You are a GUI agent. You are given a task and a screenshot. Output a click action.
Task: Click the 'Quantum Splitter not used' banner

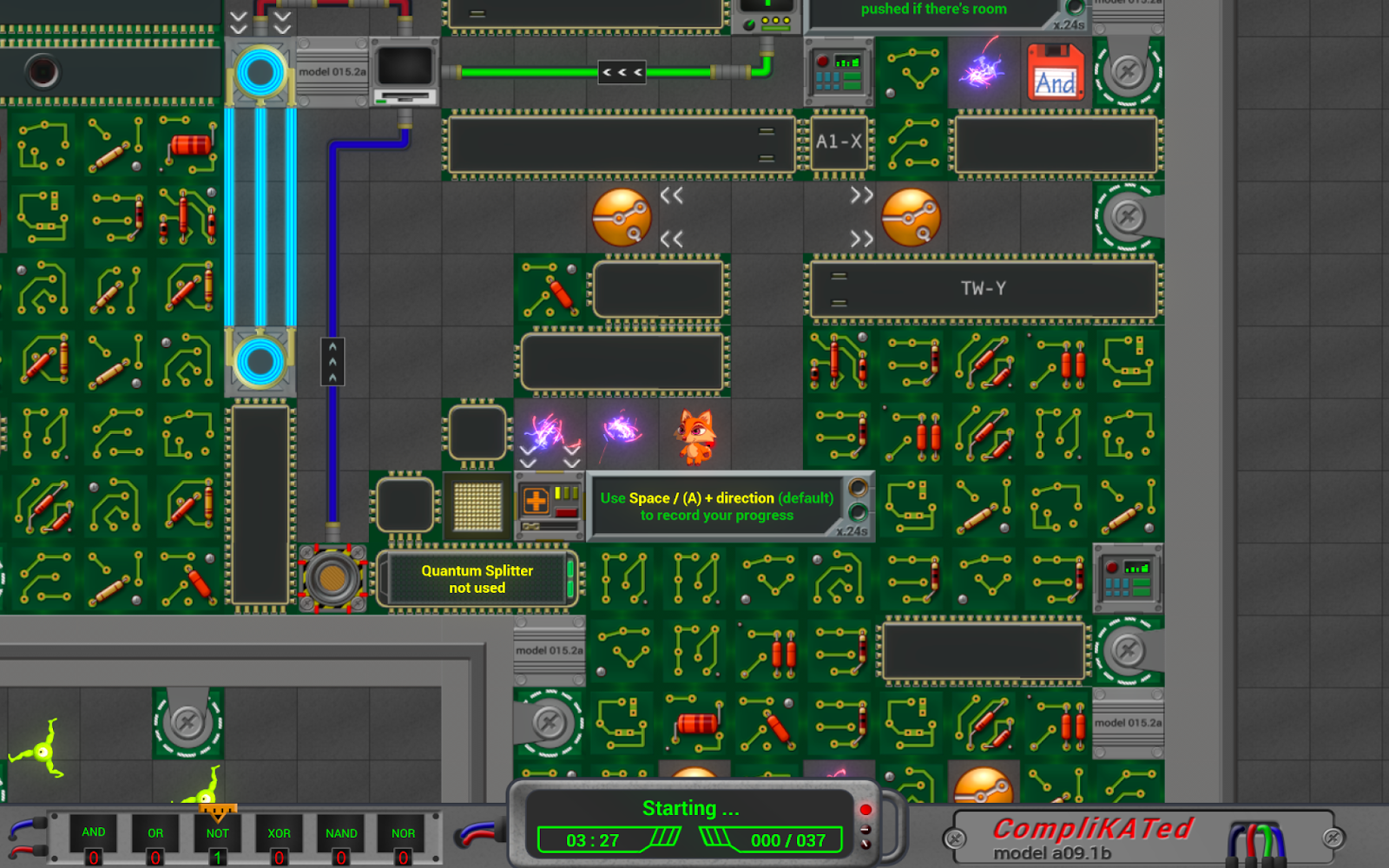click(477, 579)
